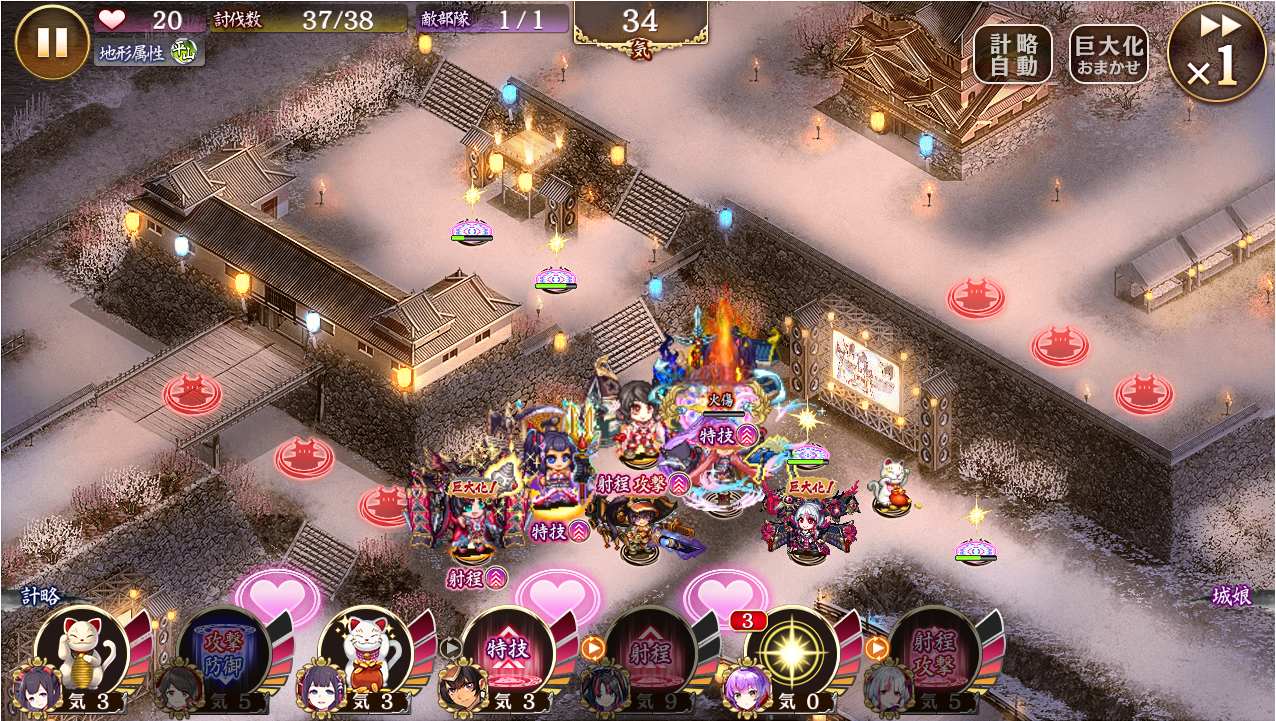Toggle the 巨大化おまかせ auto-enlarge button
This screenshot has height=721, width=1276.
(1108, 55)
